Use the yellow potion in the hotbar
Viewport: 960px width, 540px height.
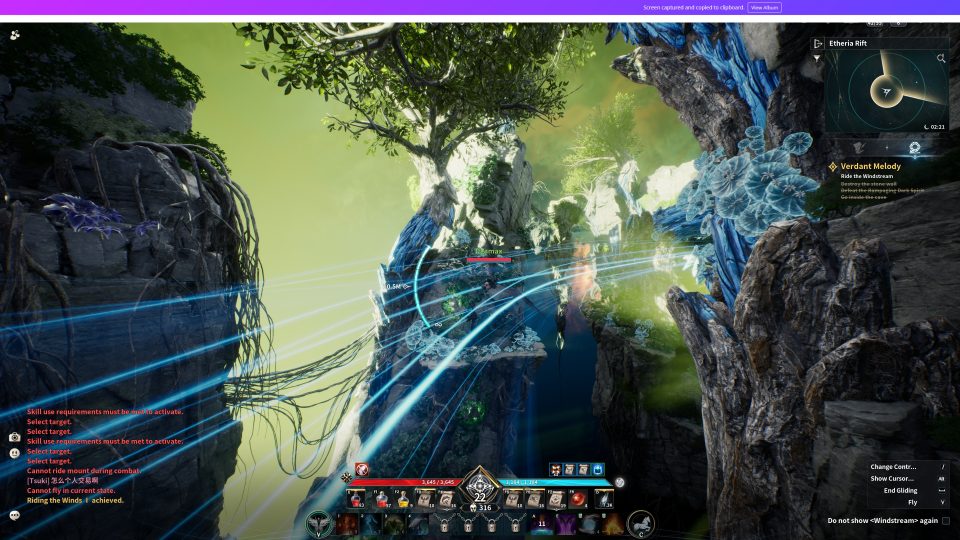point(404,500)
